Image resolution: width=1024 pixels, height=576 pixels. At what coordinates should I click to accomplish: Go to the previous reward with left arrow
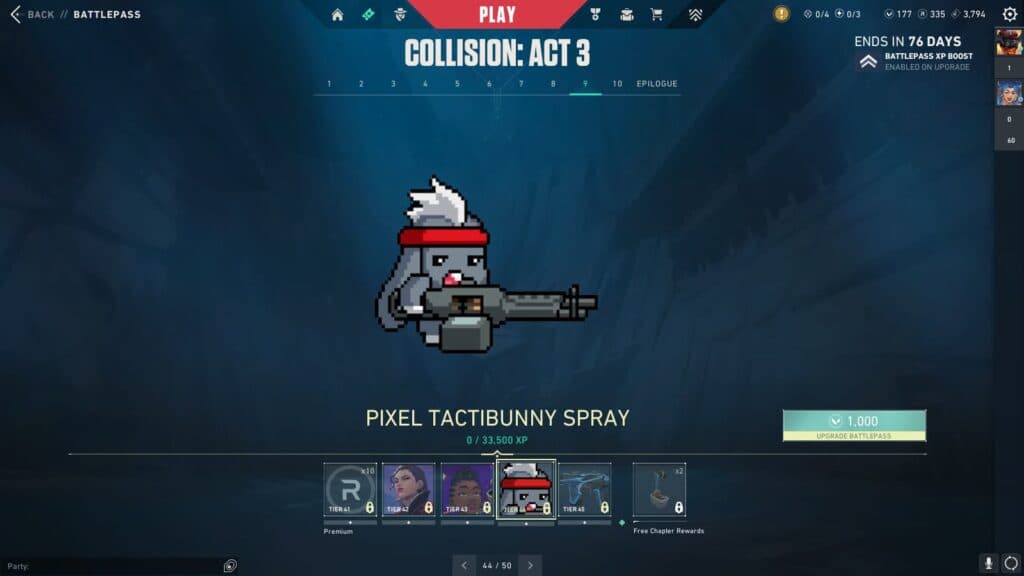(464, 565)
